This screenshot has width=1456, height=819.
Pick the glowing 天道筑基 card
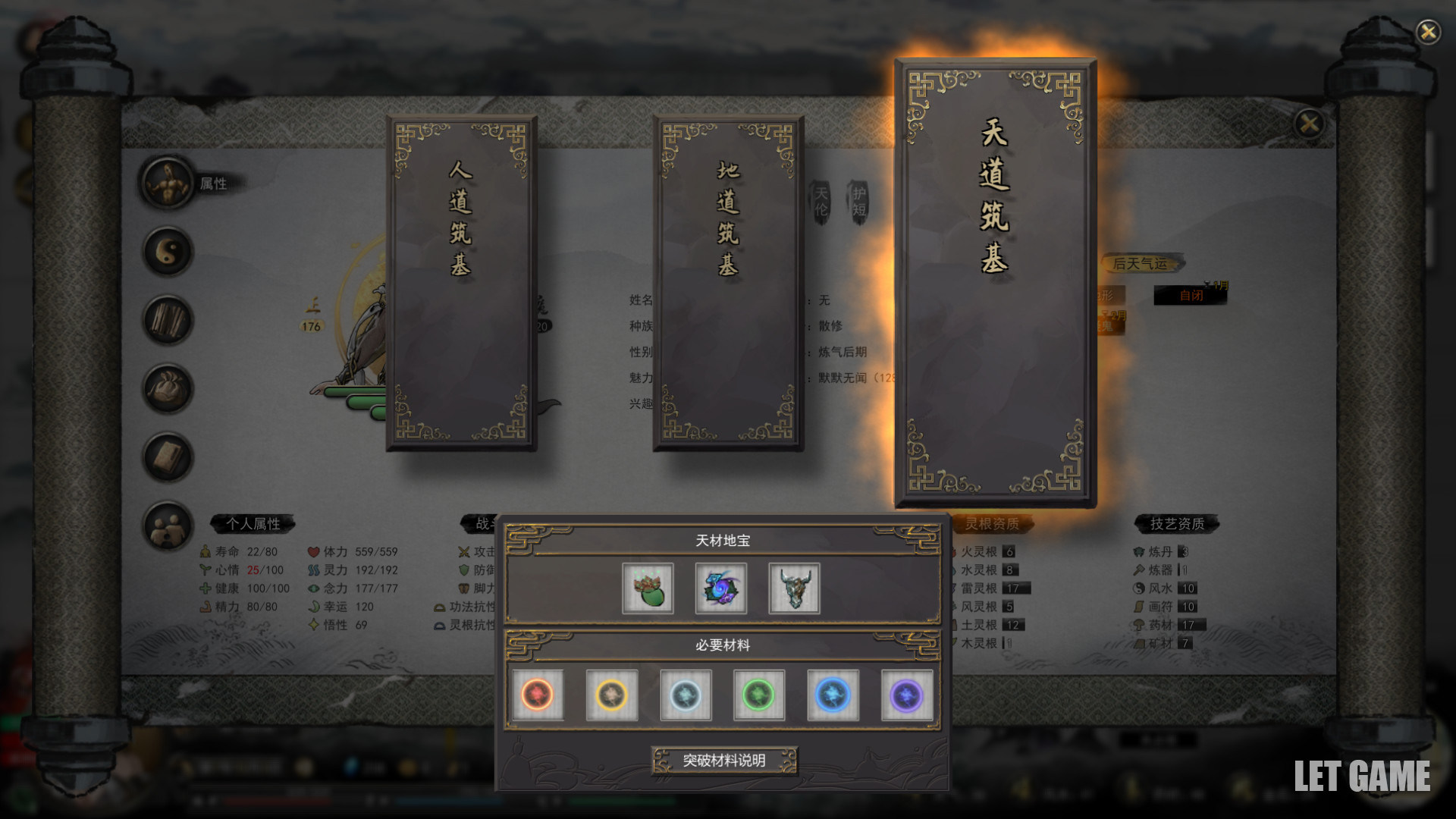995,282
